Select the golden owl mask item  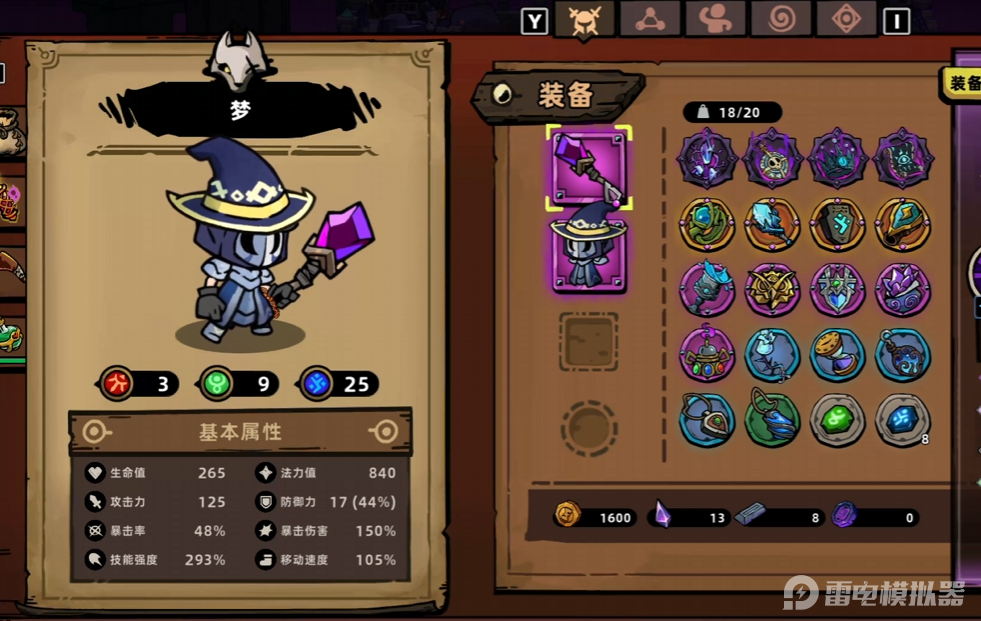tap(773, 290)
